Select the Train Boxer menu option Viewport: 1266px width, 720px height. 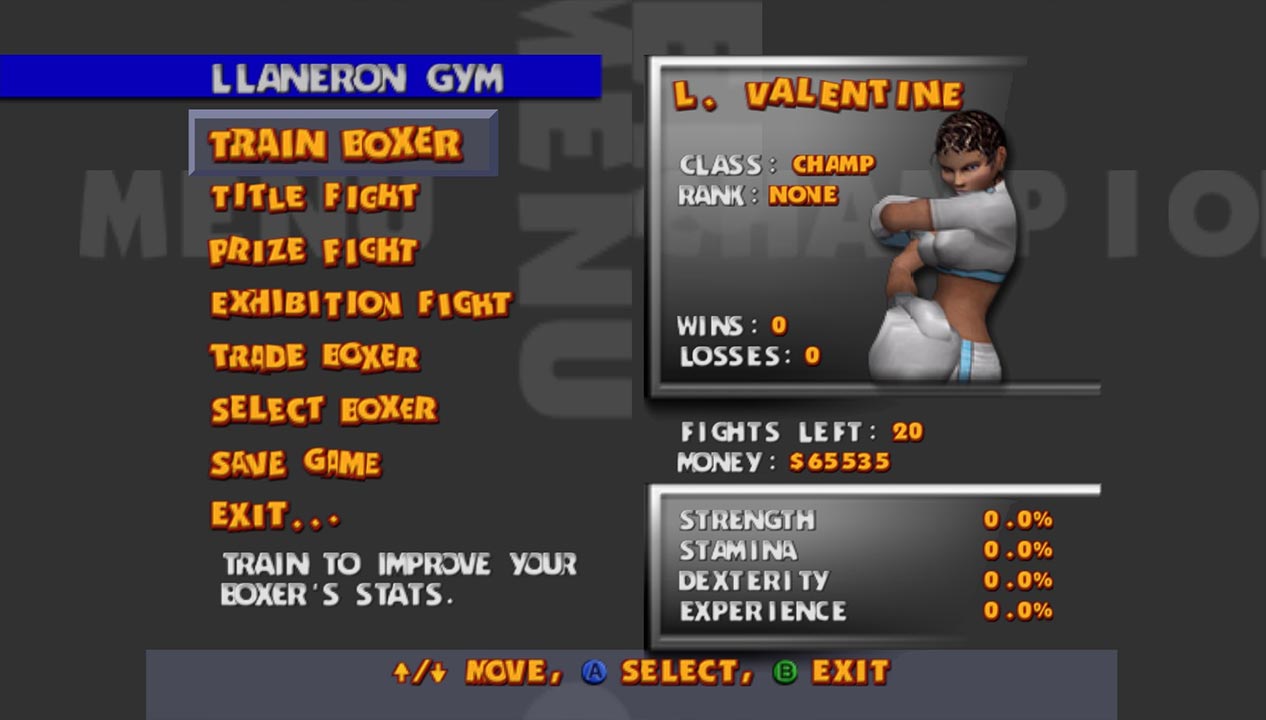pos(336,145)
